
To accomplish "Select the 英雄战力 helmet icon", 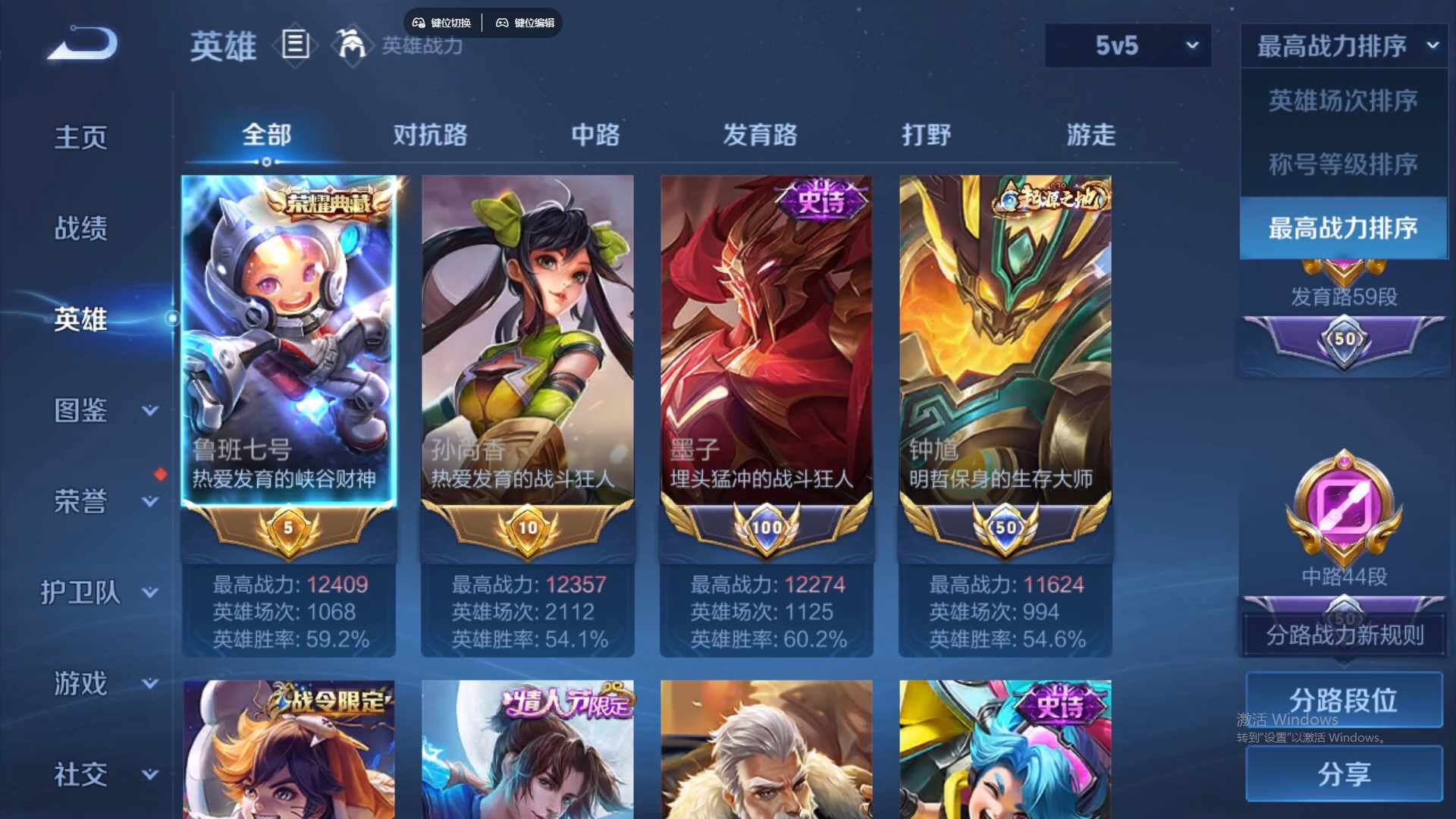I will tap(353, 44).
